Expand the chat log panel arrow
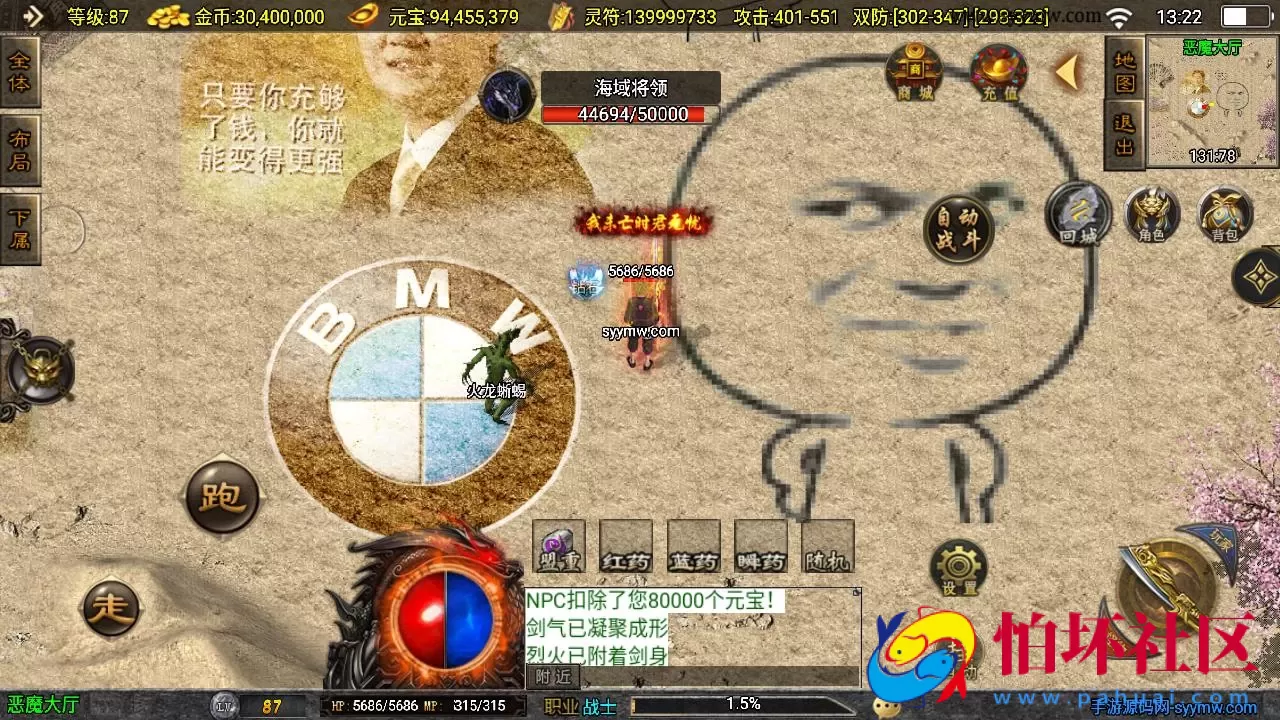This screenshot has height=720, width=1280. tap(856, 592)
